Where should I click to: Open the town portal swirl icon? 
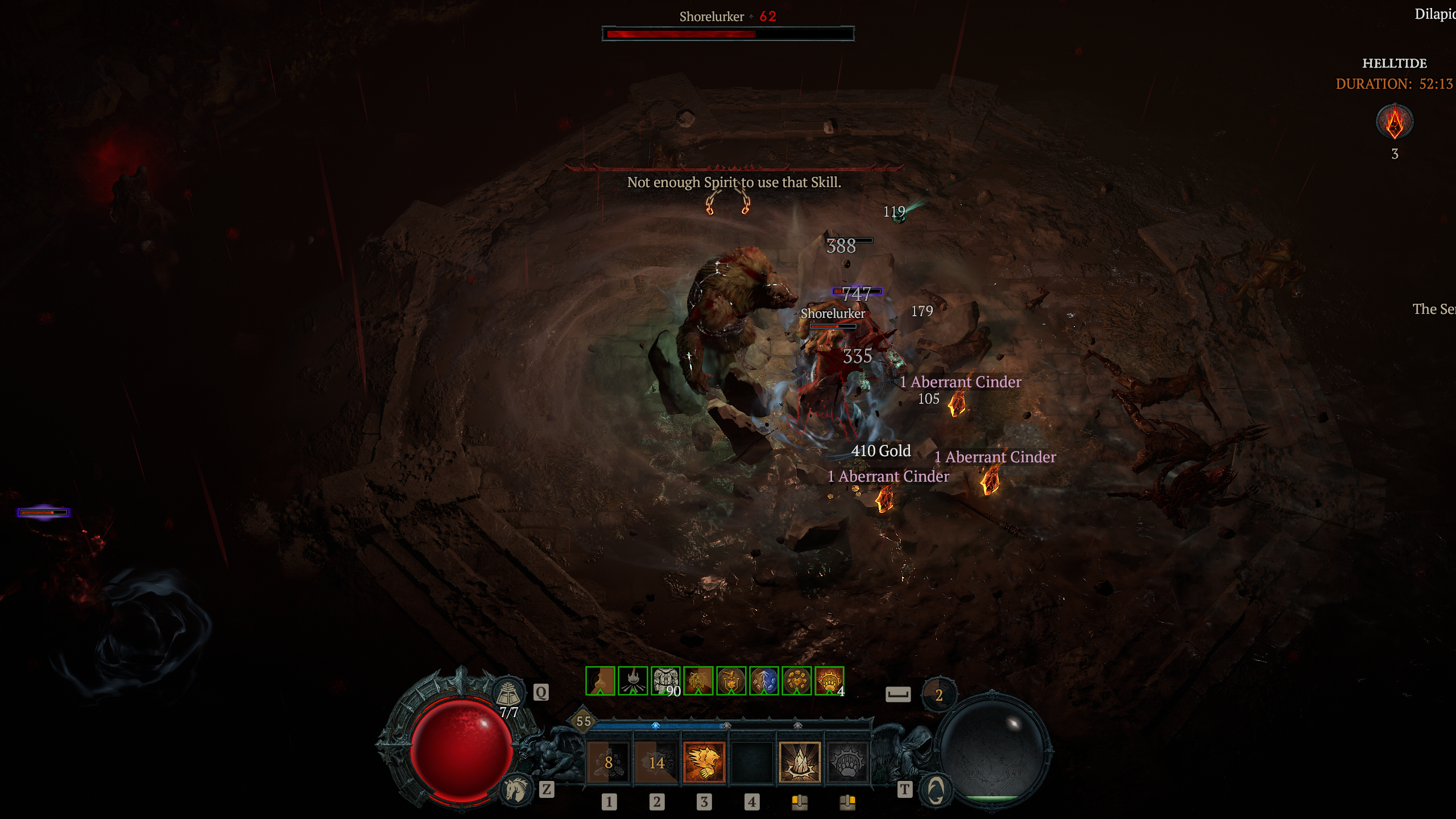click(936, 789)
